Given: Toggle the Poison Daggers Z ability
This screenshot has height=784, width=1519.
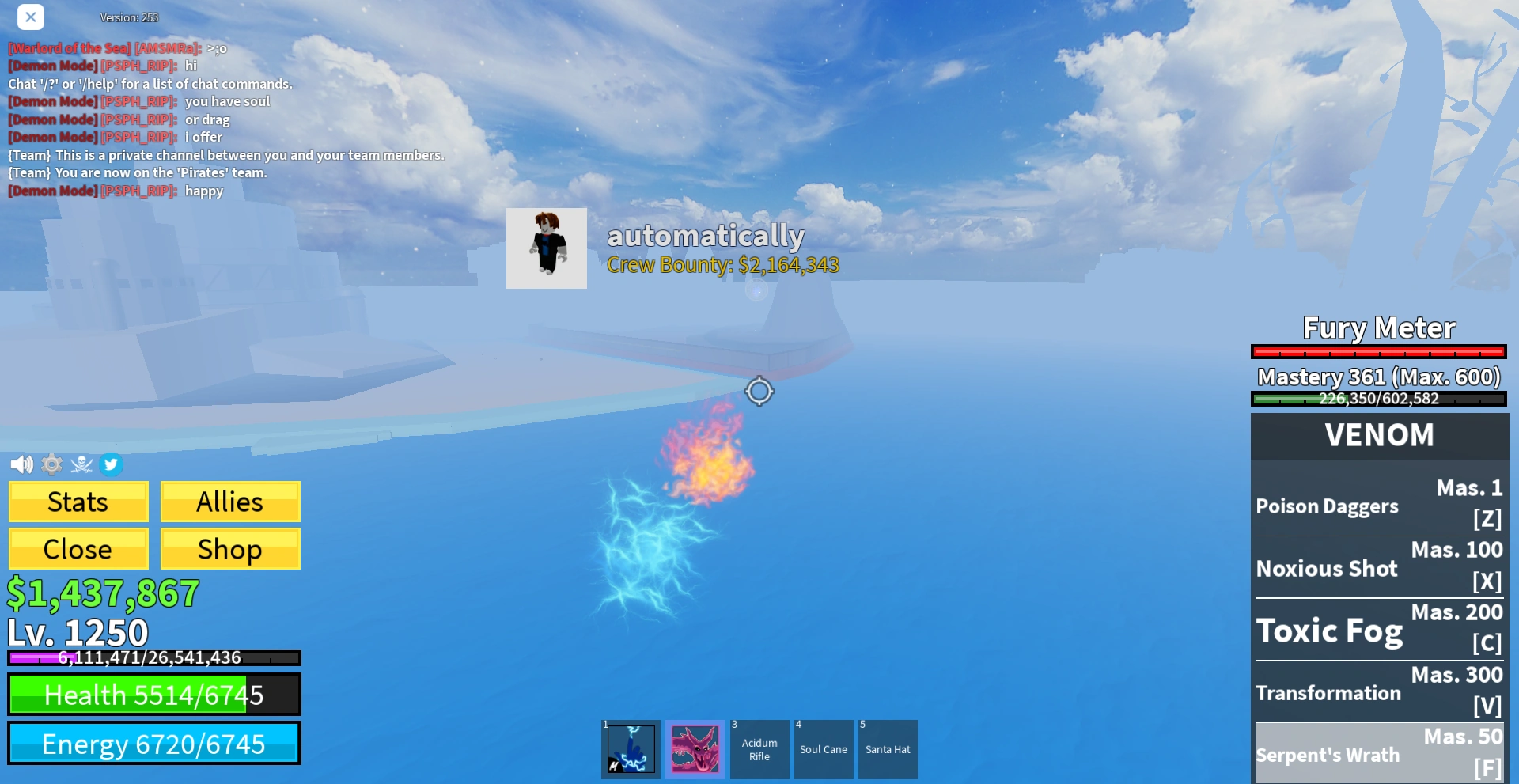Looking at the screenshot, I should point(1380,504).
